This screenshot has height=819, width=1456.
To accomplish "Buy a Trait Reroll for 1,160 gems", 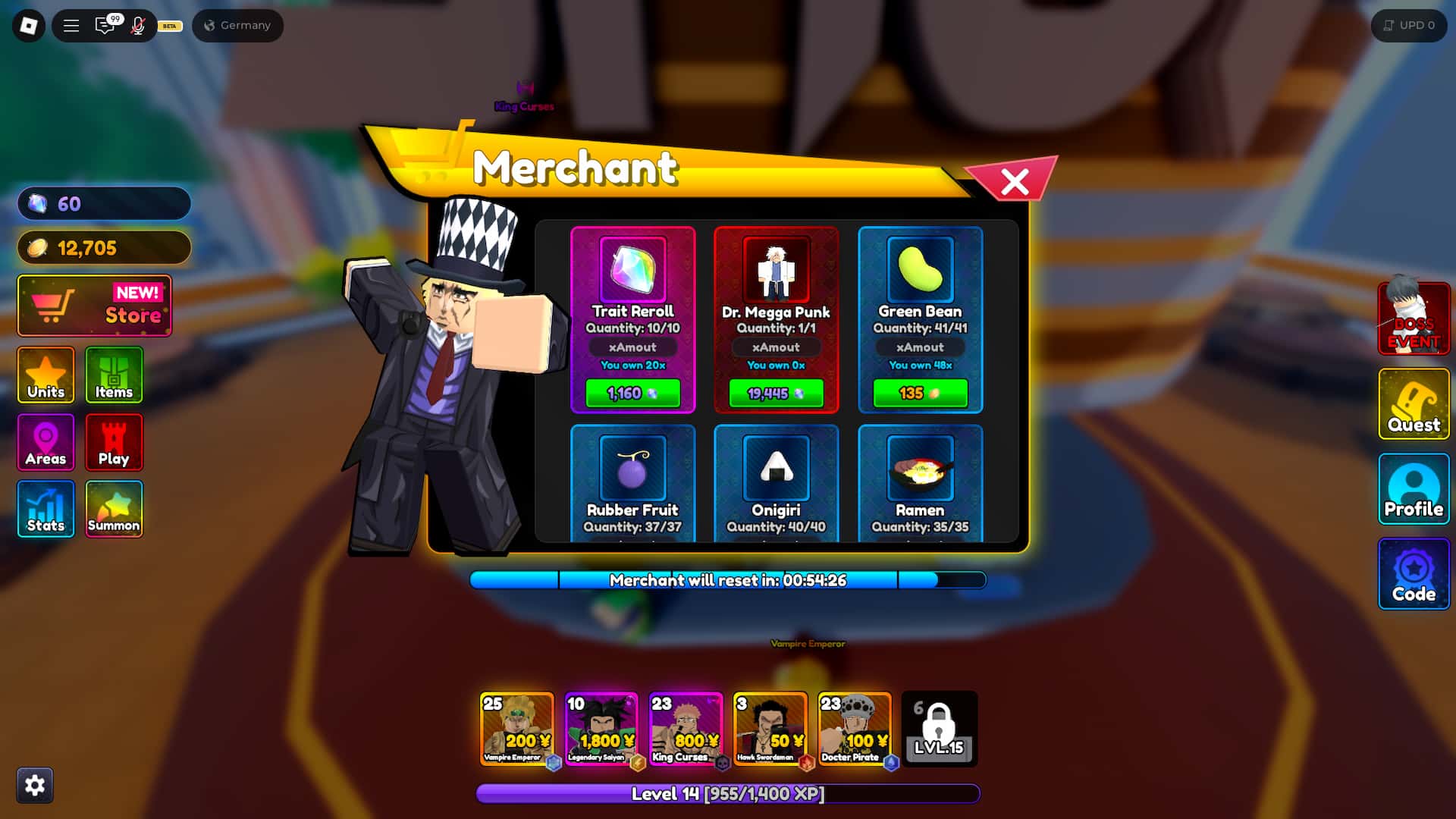I will tap(633, 394).
